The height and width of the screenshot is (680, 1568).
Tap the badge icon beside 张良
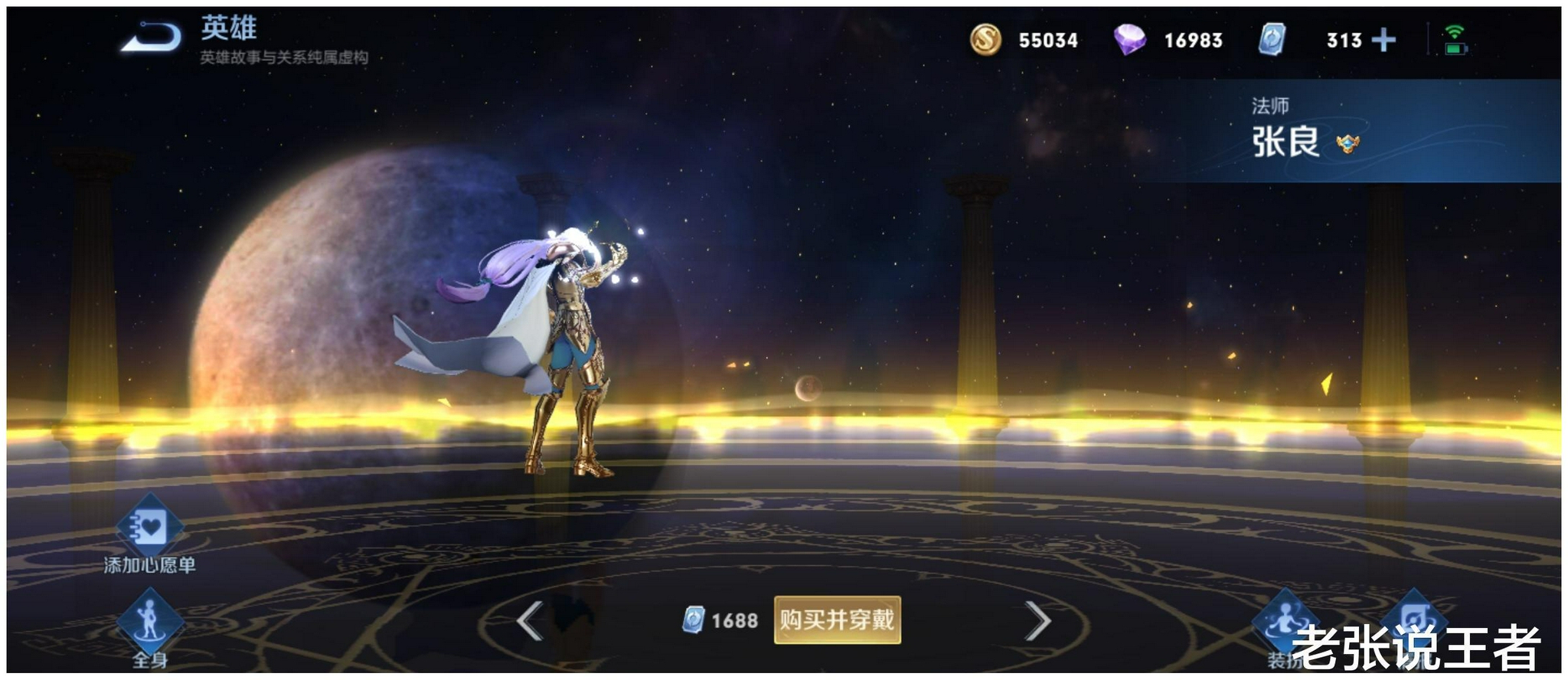click(x=1347, y=143)
